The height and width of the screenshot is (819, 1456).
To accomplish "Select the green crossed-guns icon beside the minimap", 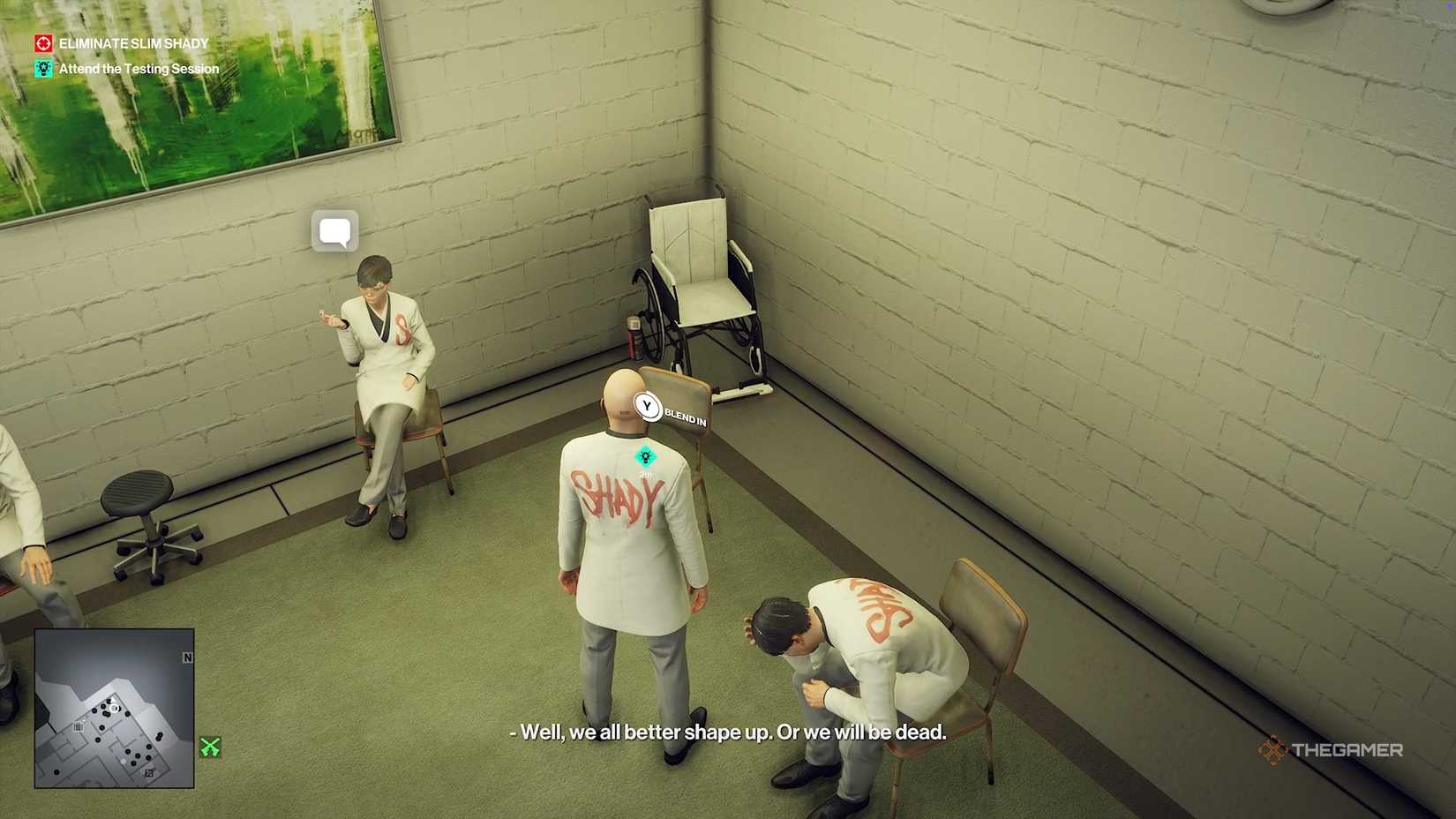I will [209, 746].
